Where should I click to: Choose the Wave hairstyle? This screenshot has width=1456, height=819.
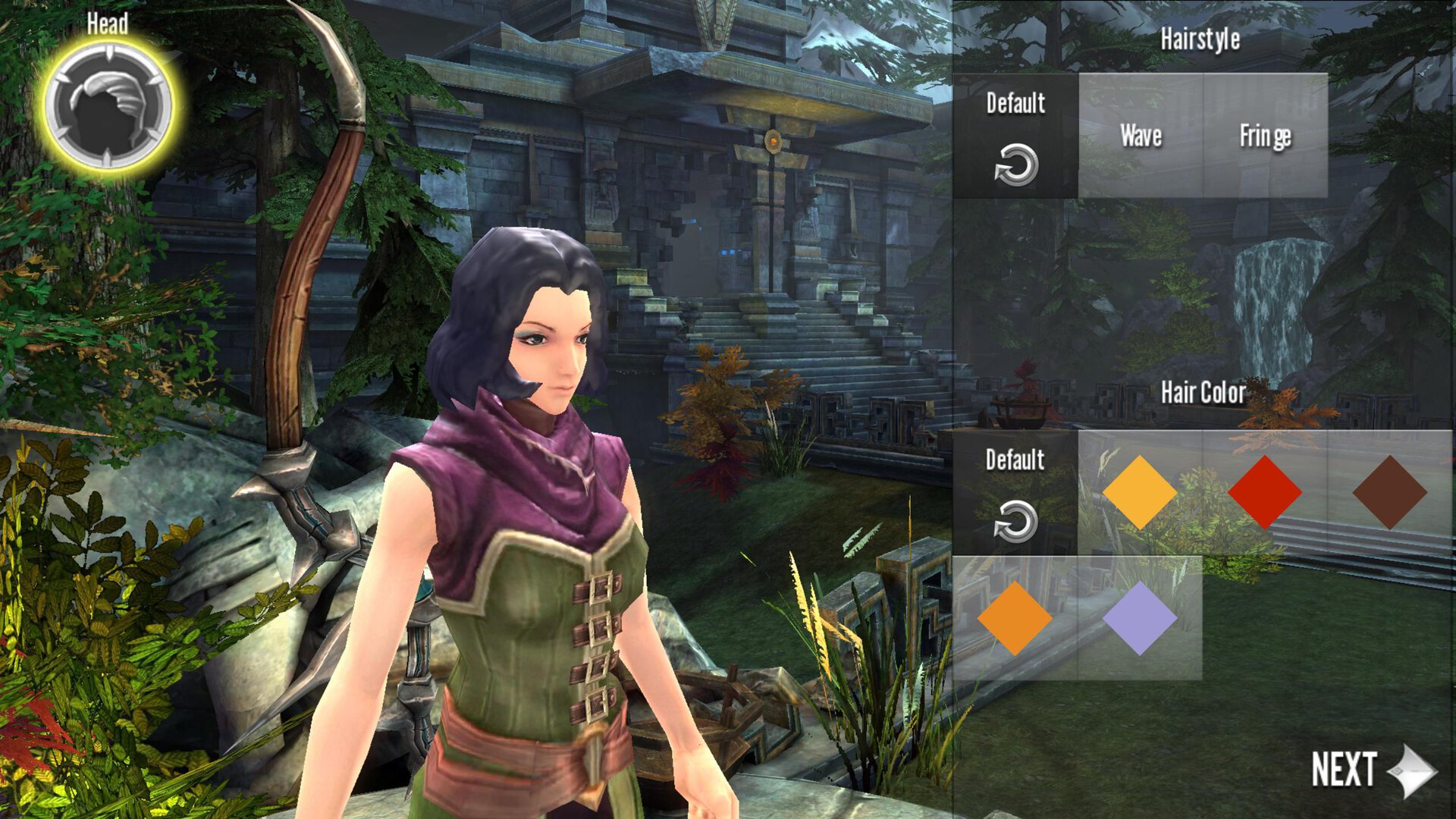tap(1141, 136)
